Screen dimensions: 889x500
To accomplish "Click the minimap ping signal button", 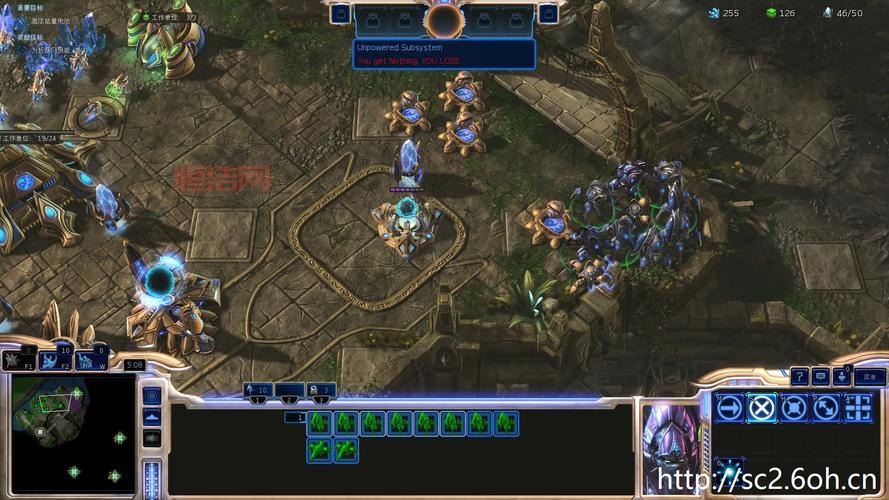I will tap(152, 394).
